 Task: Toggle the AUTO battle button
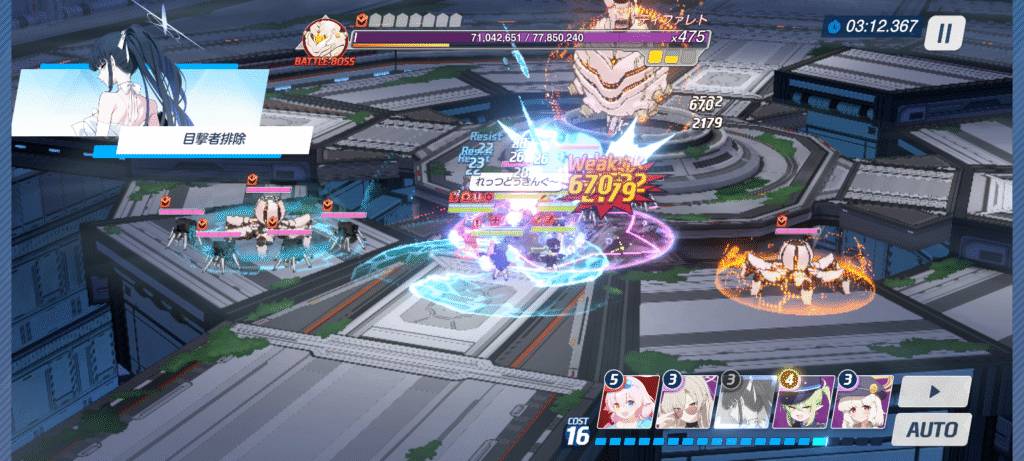932,430
